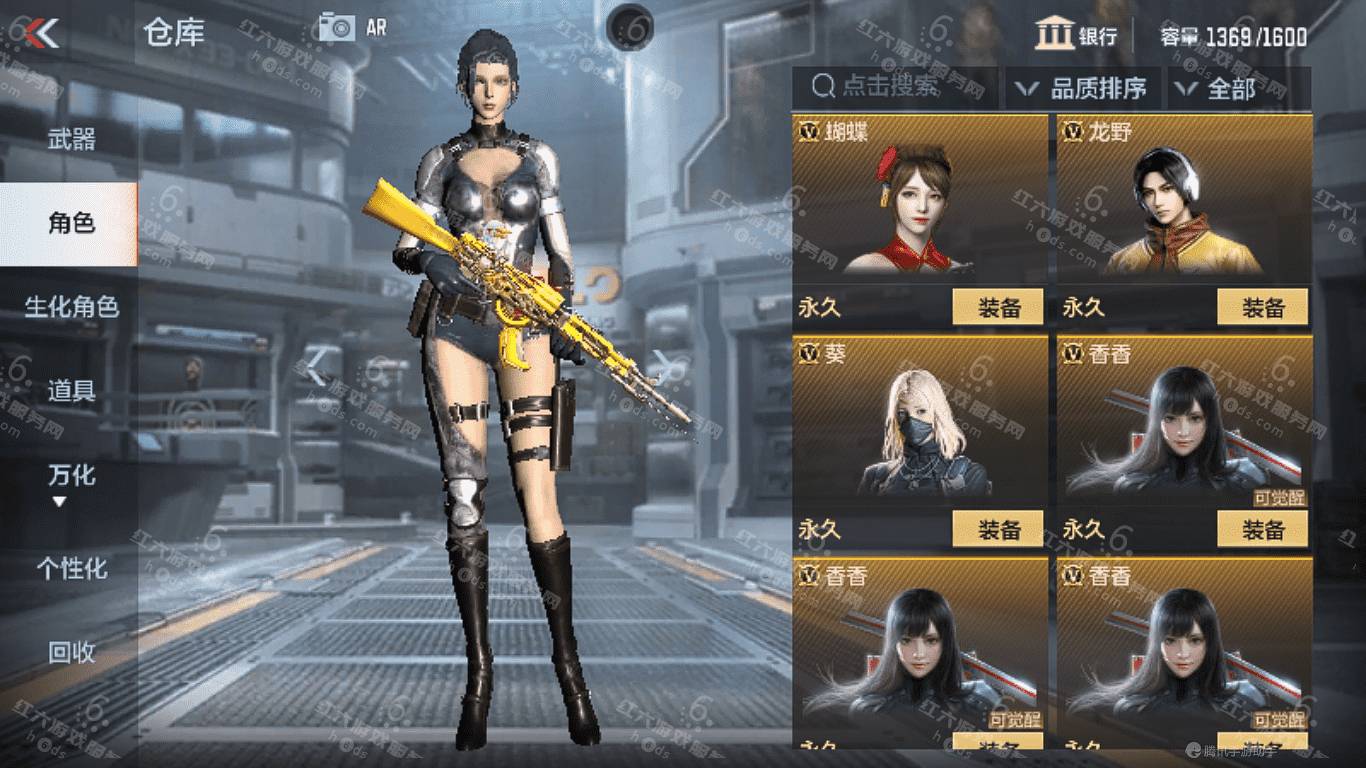Open the 回收 recycle tab
Screen dimensions: 1366x768
point(71,652)
